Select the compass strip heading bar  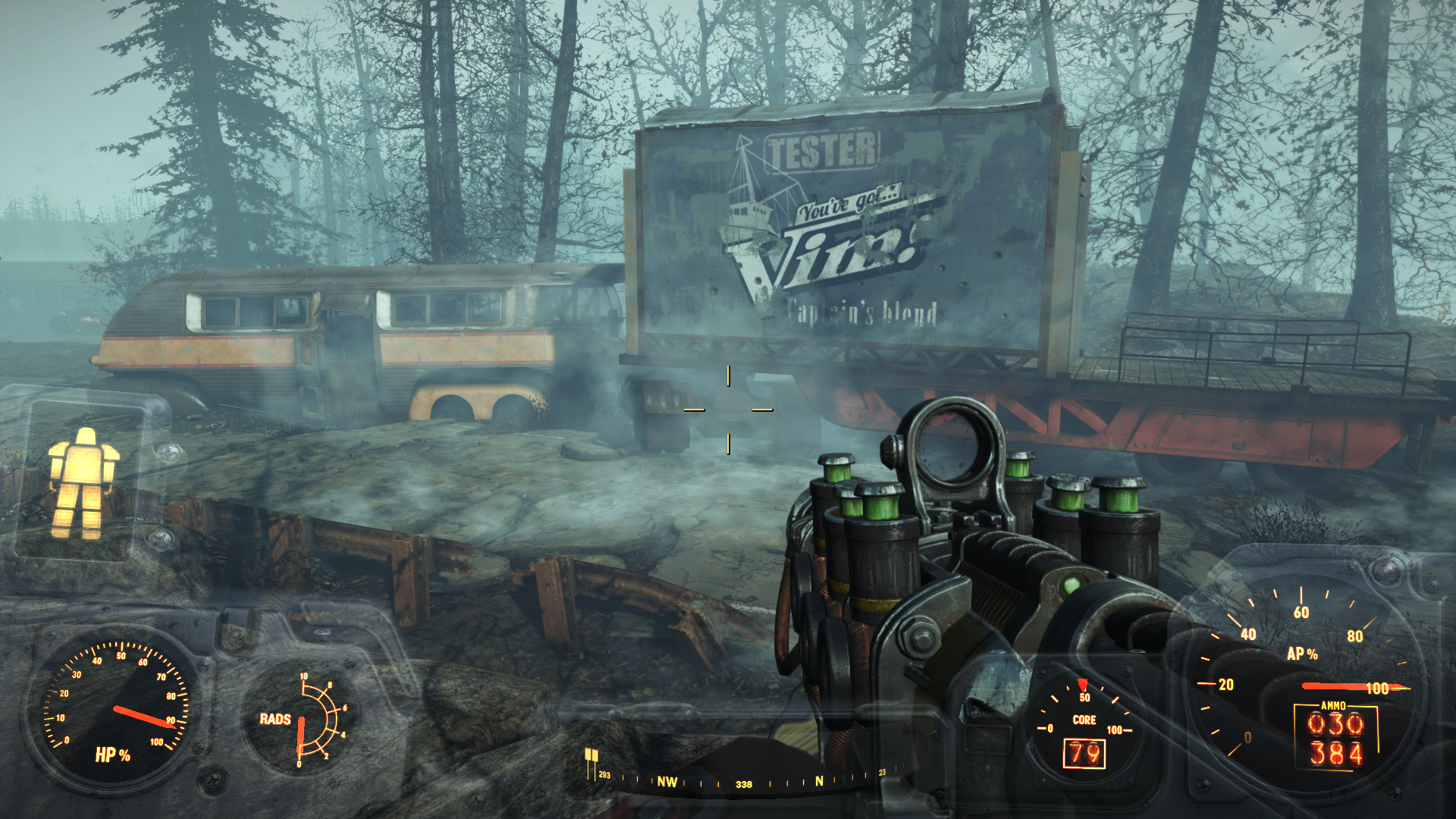pos(743,781)
